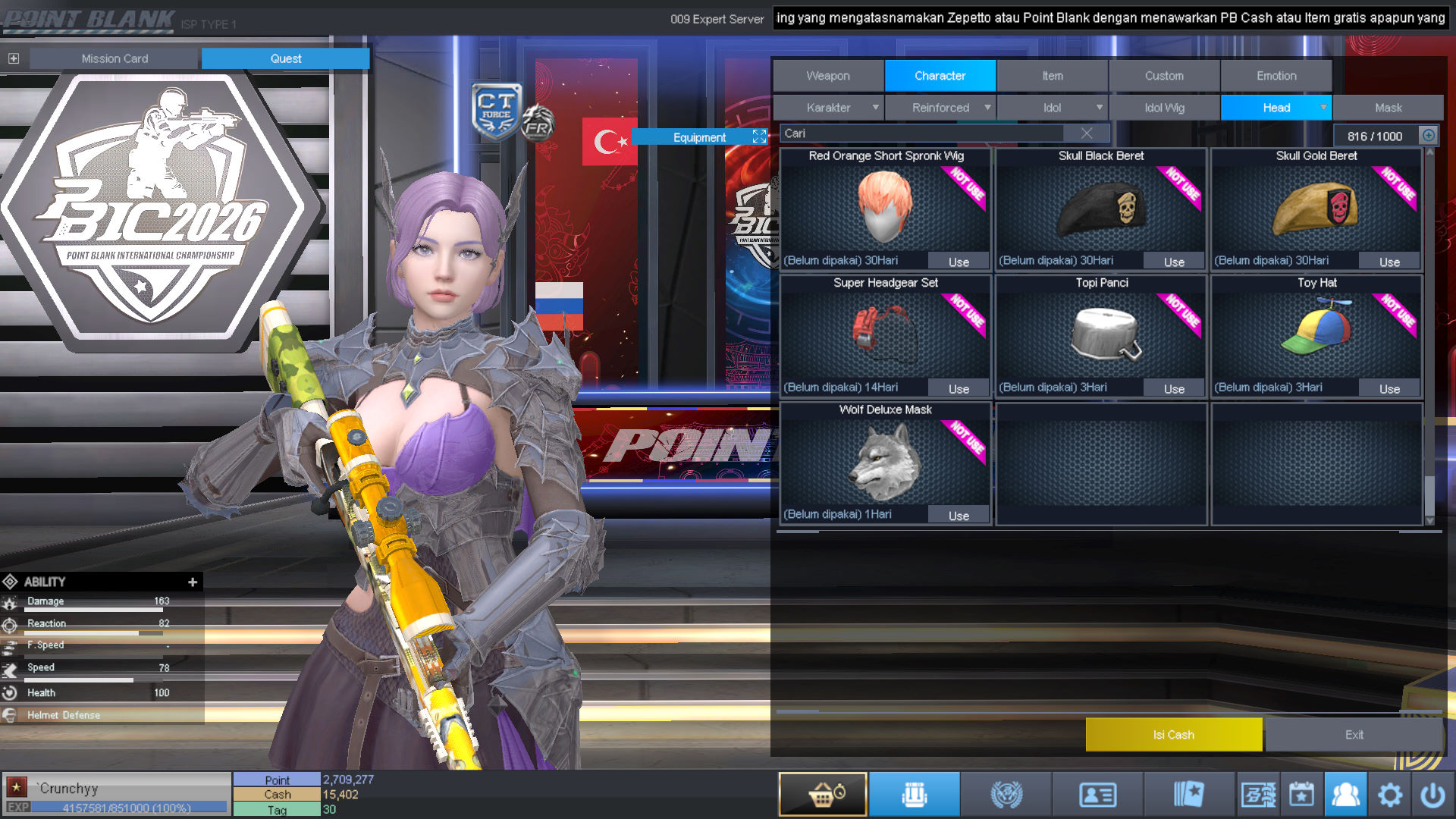Viewport: 1456px width, 819px height.
Task: Clear the search box with the X
Action: click(1087, 133)
